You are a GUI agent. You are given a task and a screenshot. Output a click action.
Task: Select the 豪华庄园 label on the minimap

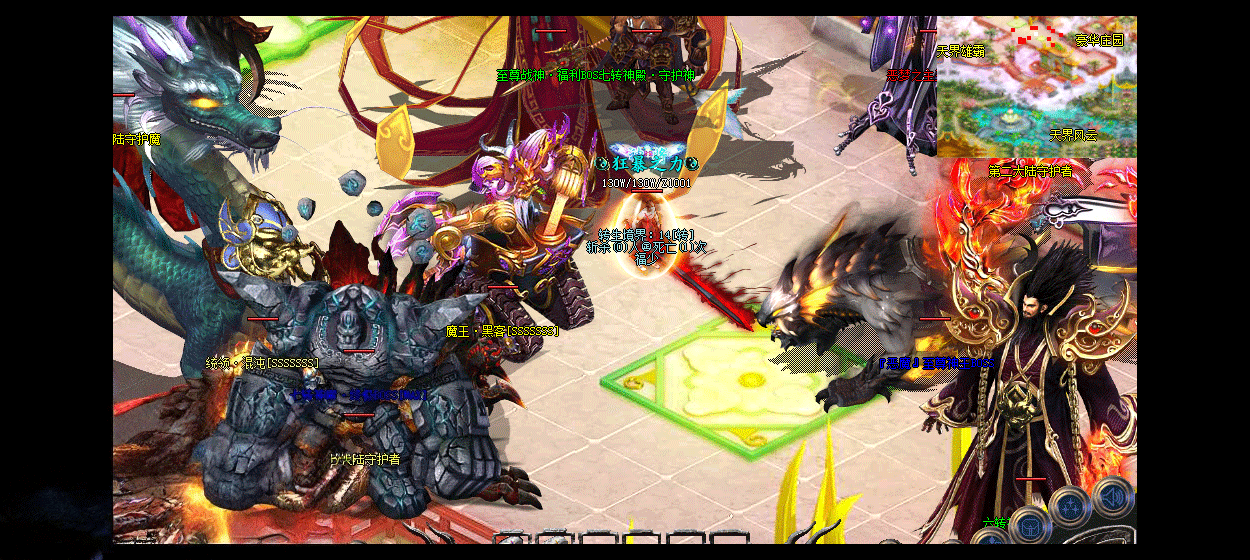tap(1099, 41)
